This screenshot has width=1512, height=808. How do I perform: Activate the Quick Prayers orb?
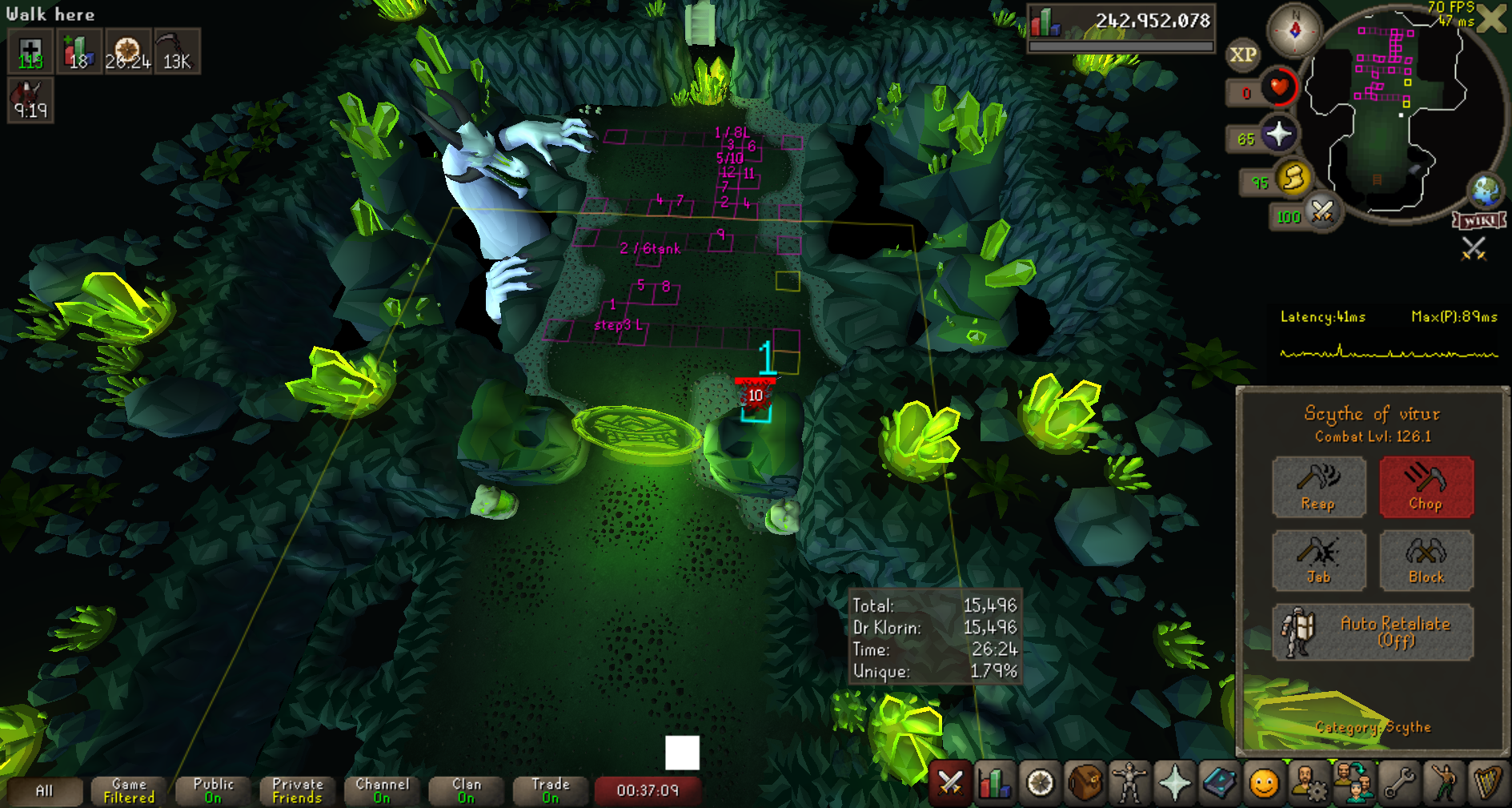pyautogui.click(x=1278, y=134)
